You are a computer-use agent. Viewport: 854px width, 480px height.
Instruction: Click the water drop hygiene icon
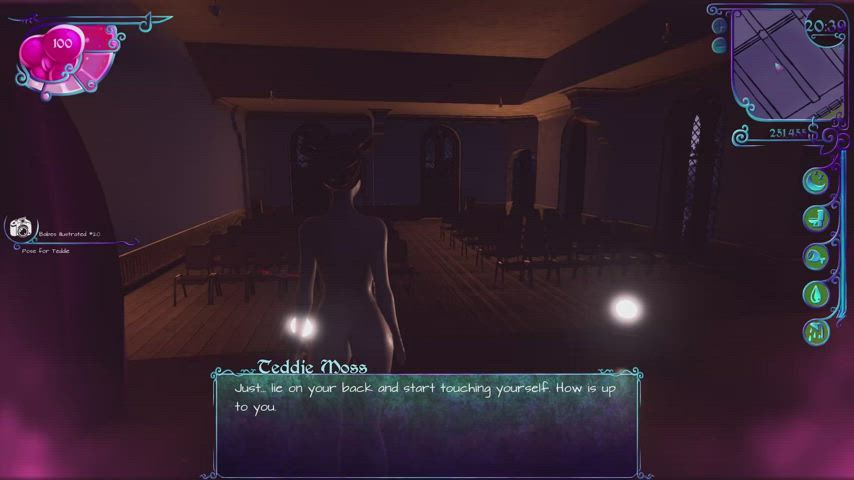[817, 294]
